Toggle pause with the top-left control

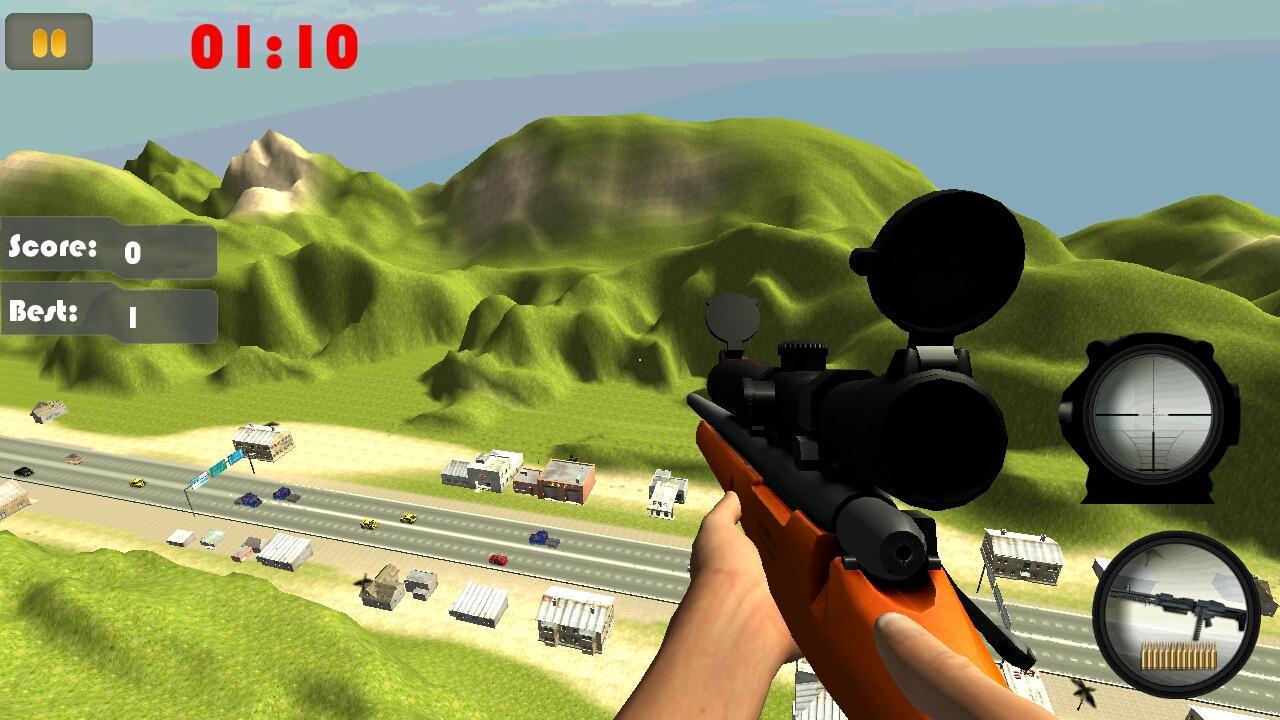click(47, 40)
